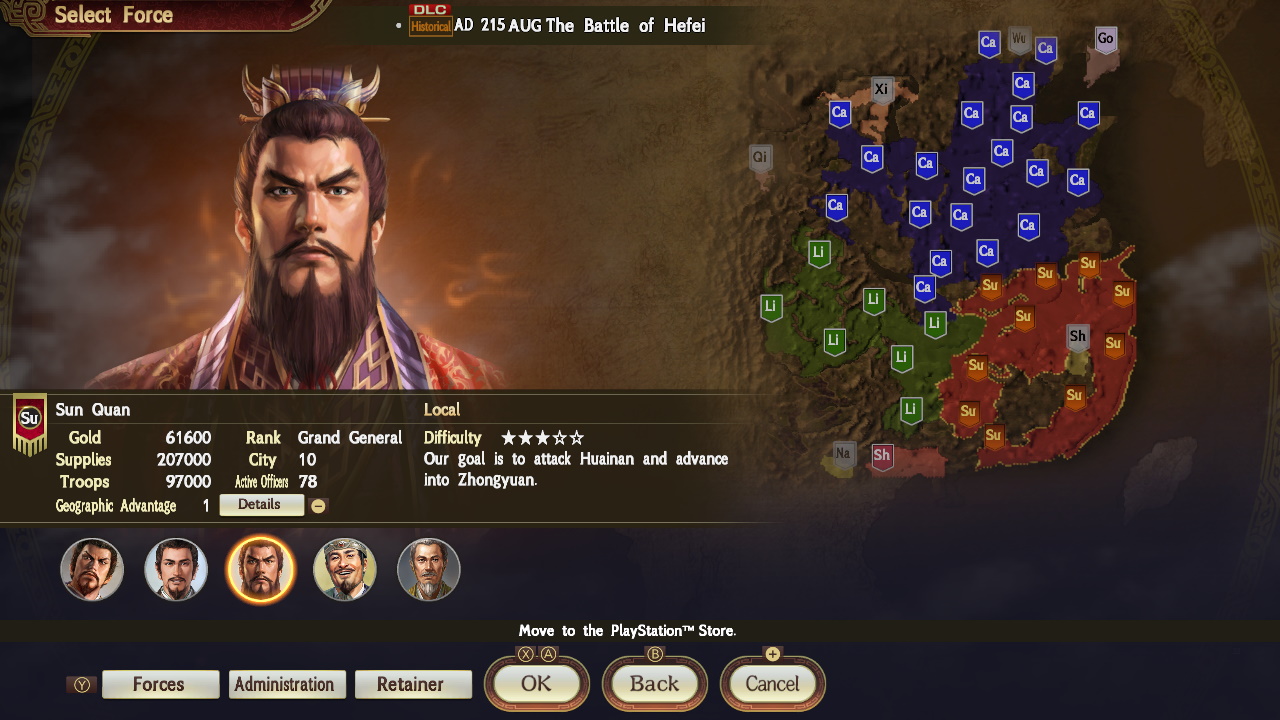1280x720 pixels.
Task: Select a green Li banner in Liu Bei's lands
Action: (x=873, y=300)
